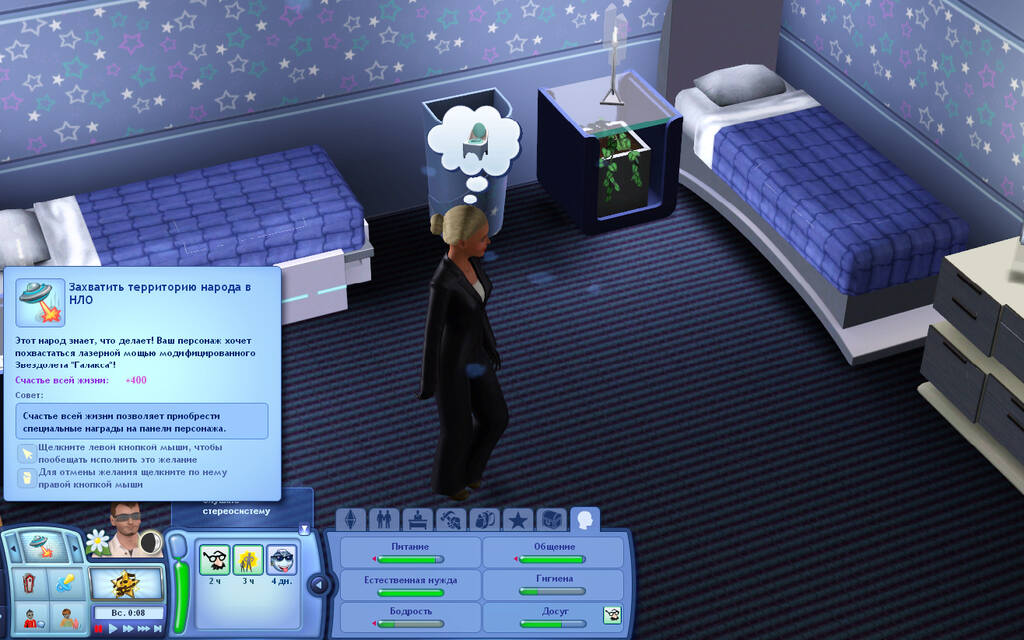The width and height of the screenshot is (1024, 640).
Task: Click the smiling face with sunglasses moodlet
Action: coord(282,560)
